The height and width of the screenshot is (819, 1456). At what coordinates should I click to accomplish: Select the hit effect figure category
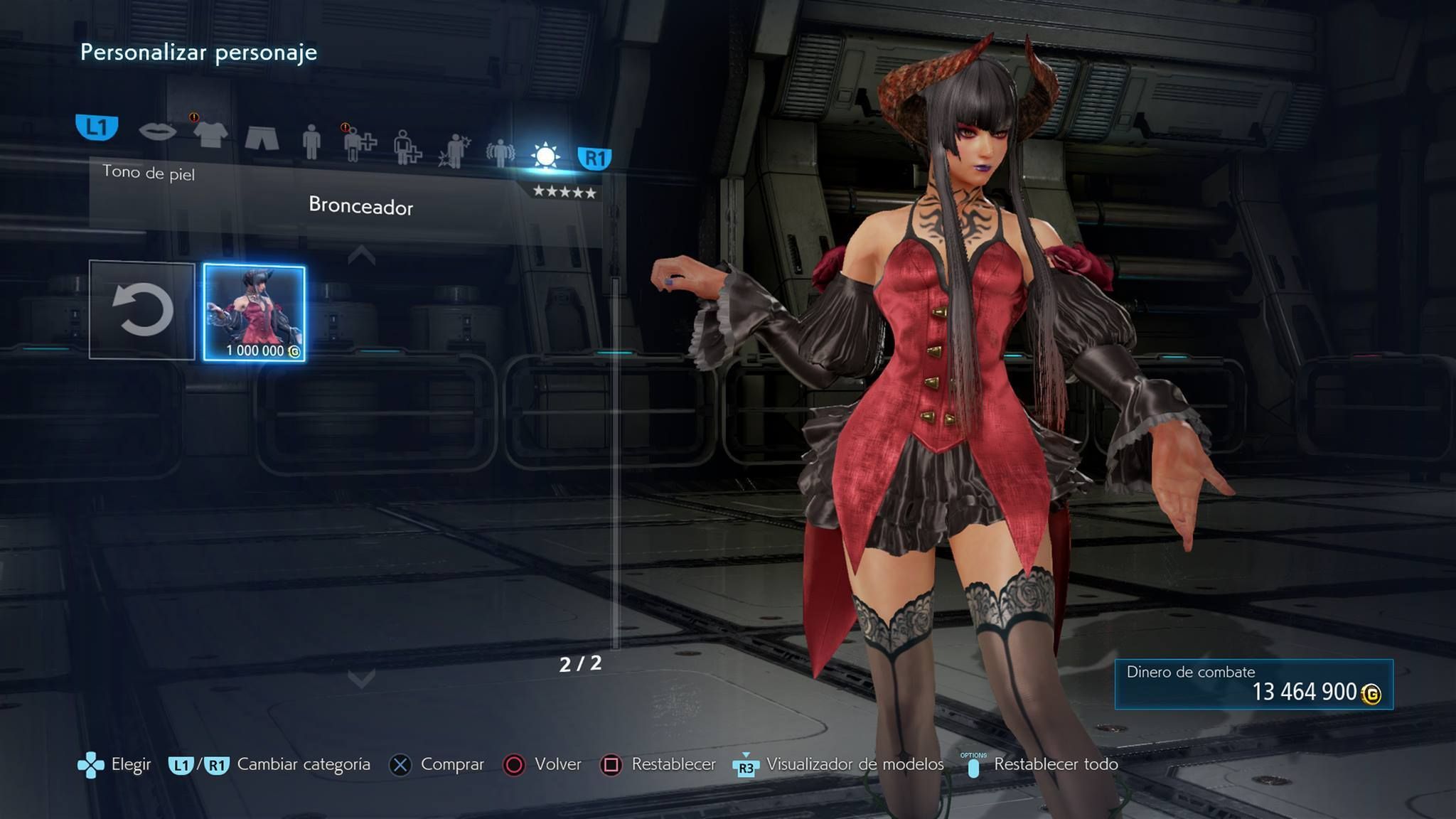[x=454, y=151]
